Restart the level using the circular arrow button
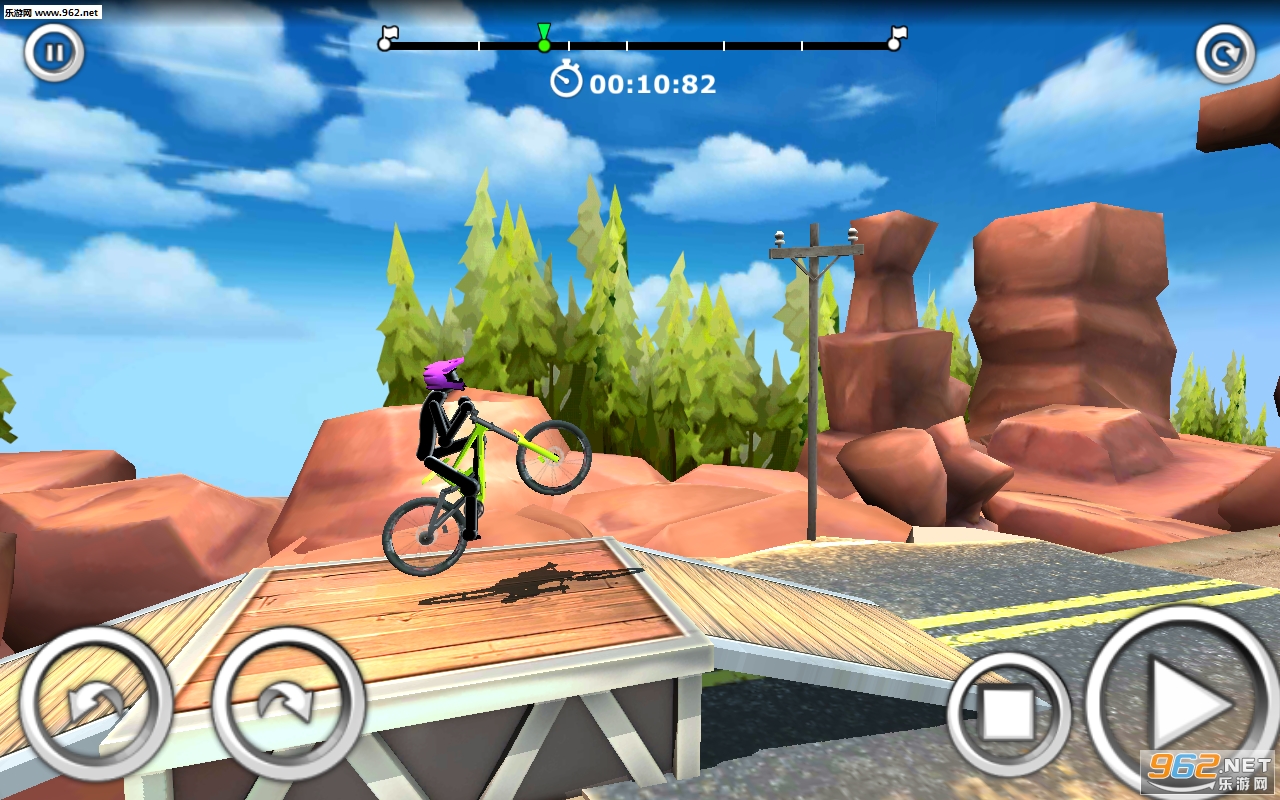1280x800 pixels. [1225, 53]
